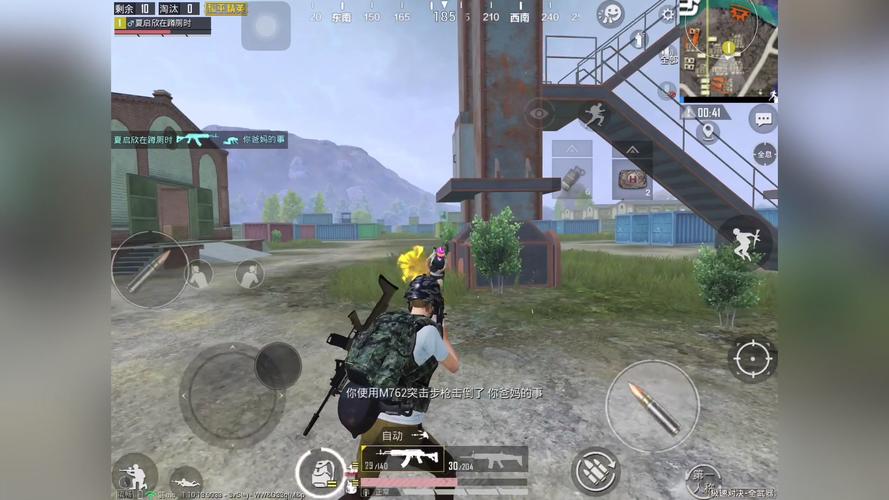Reload using the three bullets icon

tap(596, 470)
